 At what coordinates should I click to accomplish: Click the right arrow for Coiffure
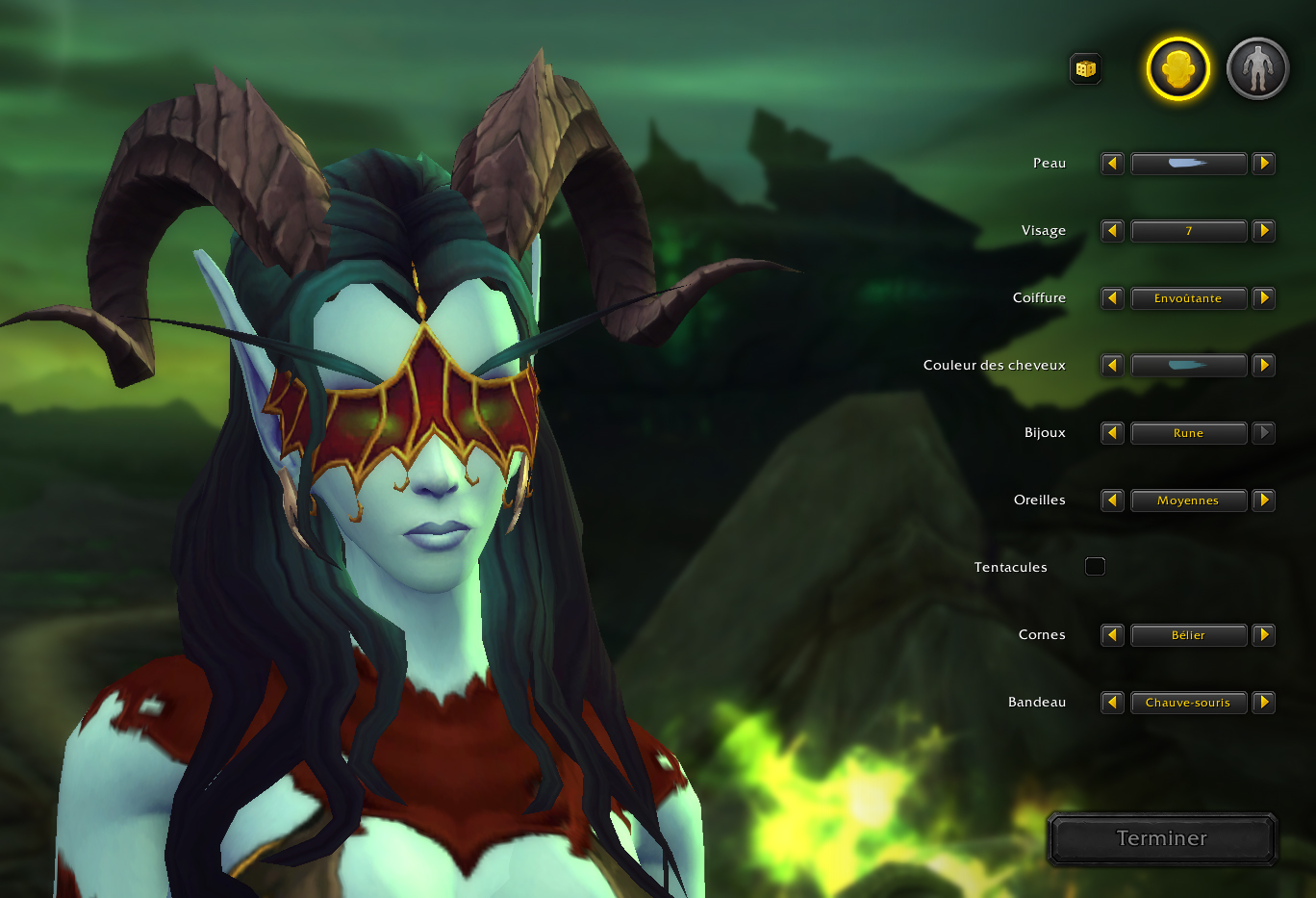[1264, 298]
